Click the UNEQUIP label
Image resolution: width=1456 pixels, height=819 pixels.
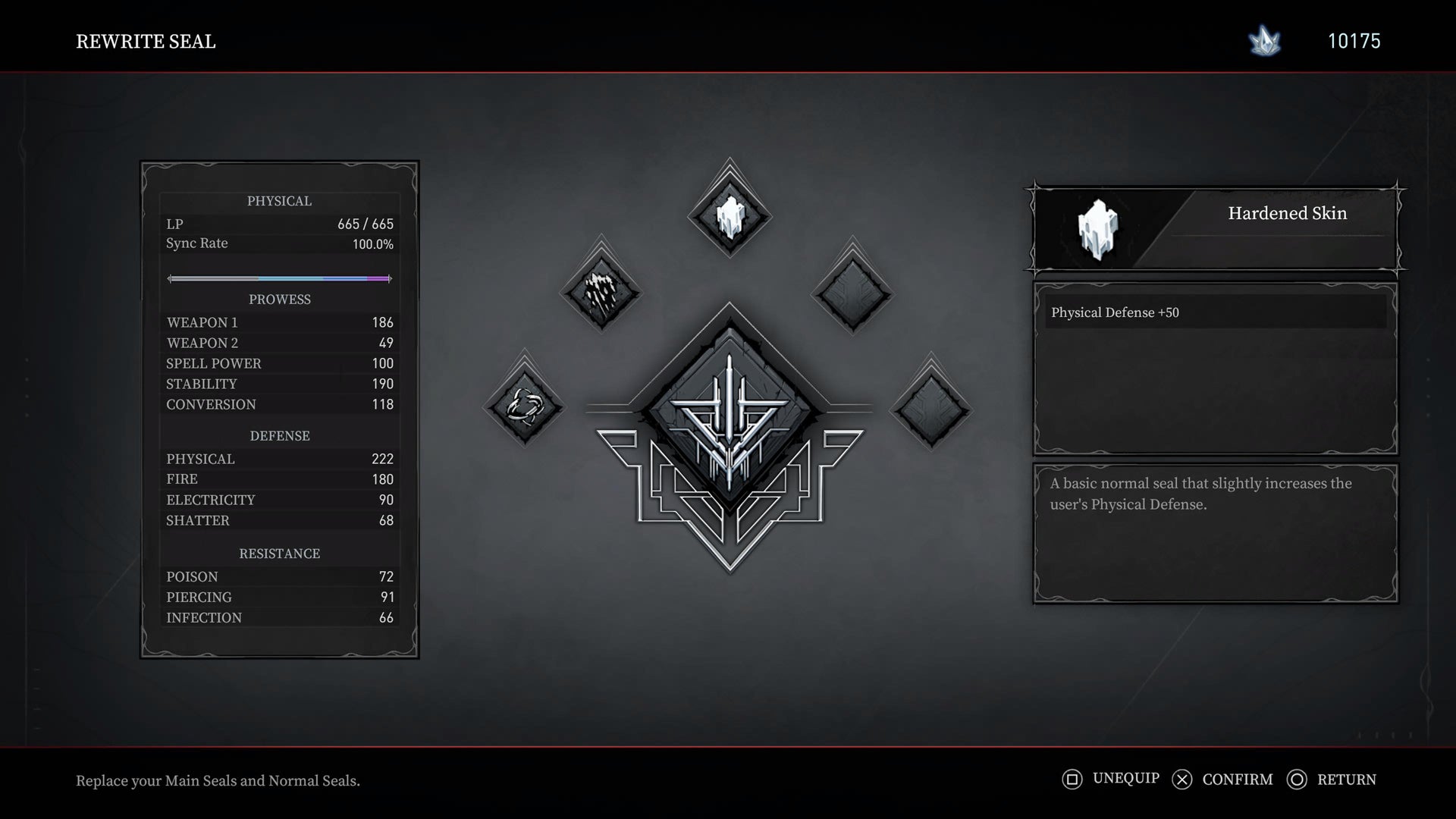pyautogui.click(x=1125, y=779)
